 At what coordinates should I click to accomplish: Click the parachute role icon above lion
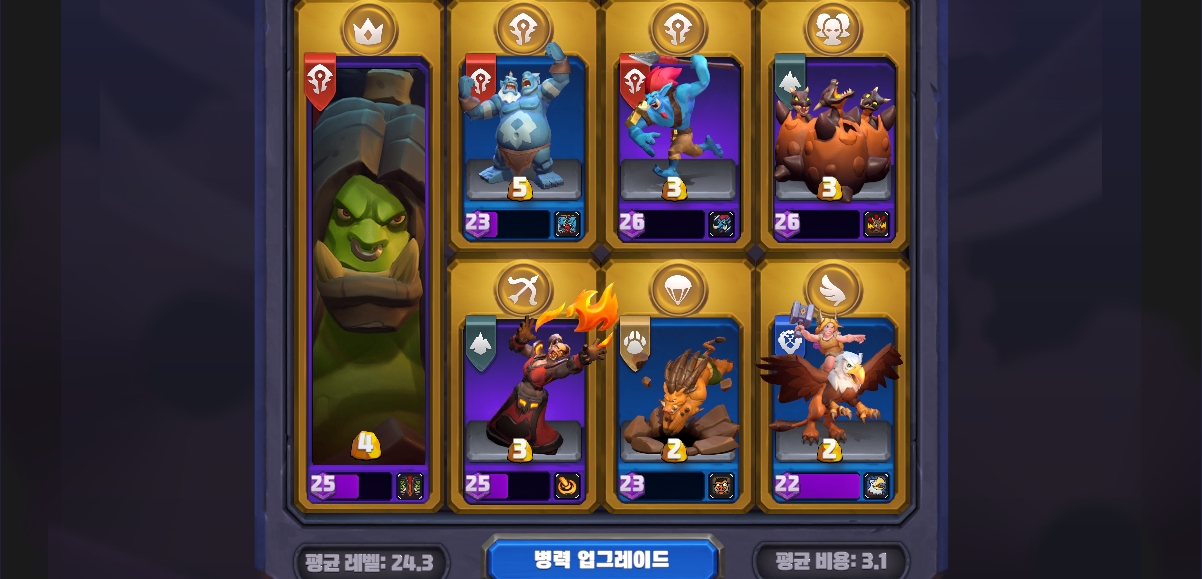pos(678,290)
